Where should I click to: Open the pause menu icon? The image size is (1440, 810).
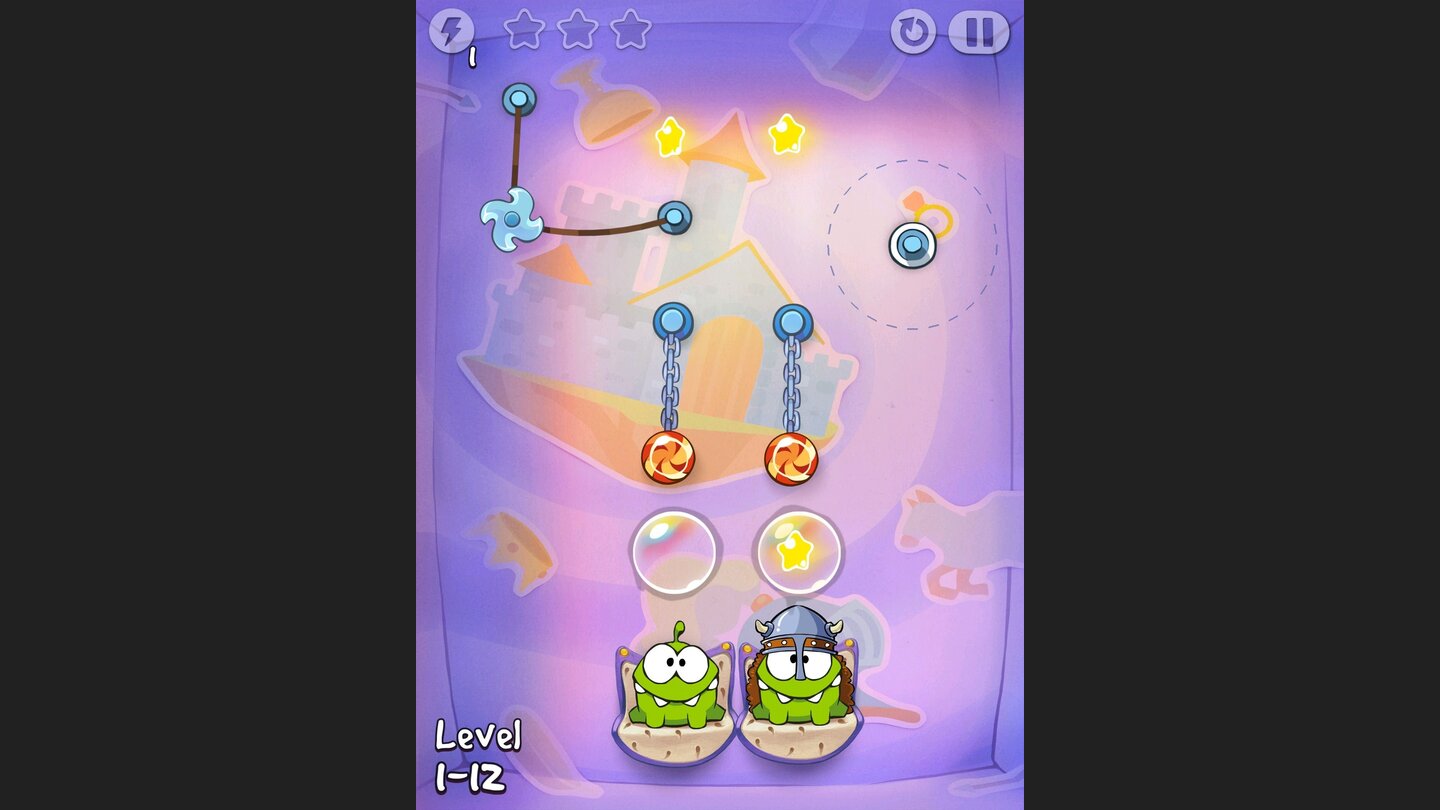(x=978, y=32)
